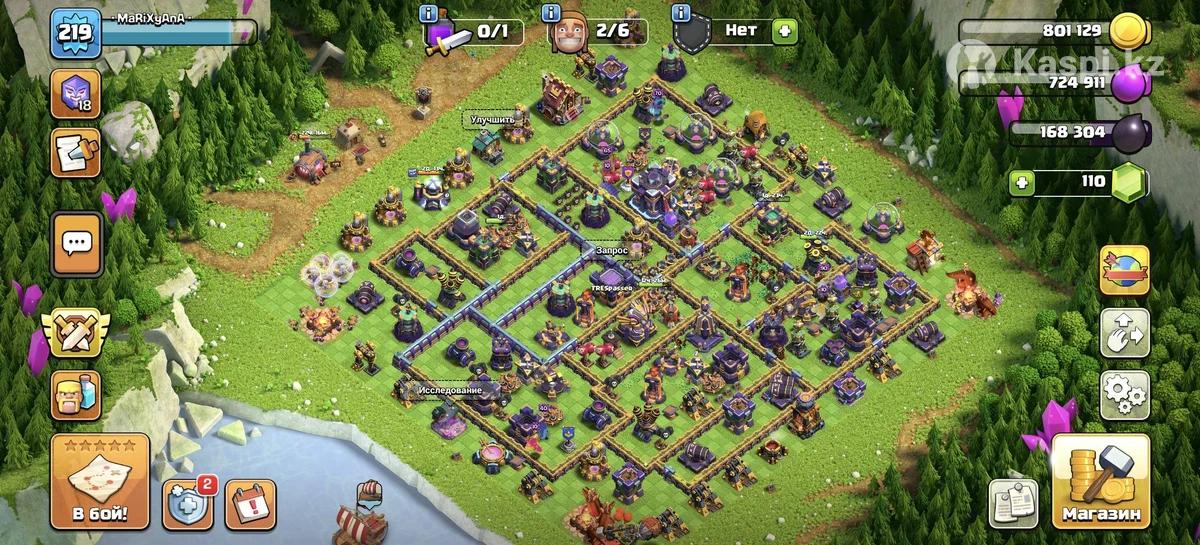Image resolution: width=1200 pixels, height=545 pixels.
Task: Open the shop via Магазин button
Action: pos(1100,483)
